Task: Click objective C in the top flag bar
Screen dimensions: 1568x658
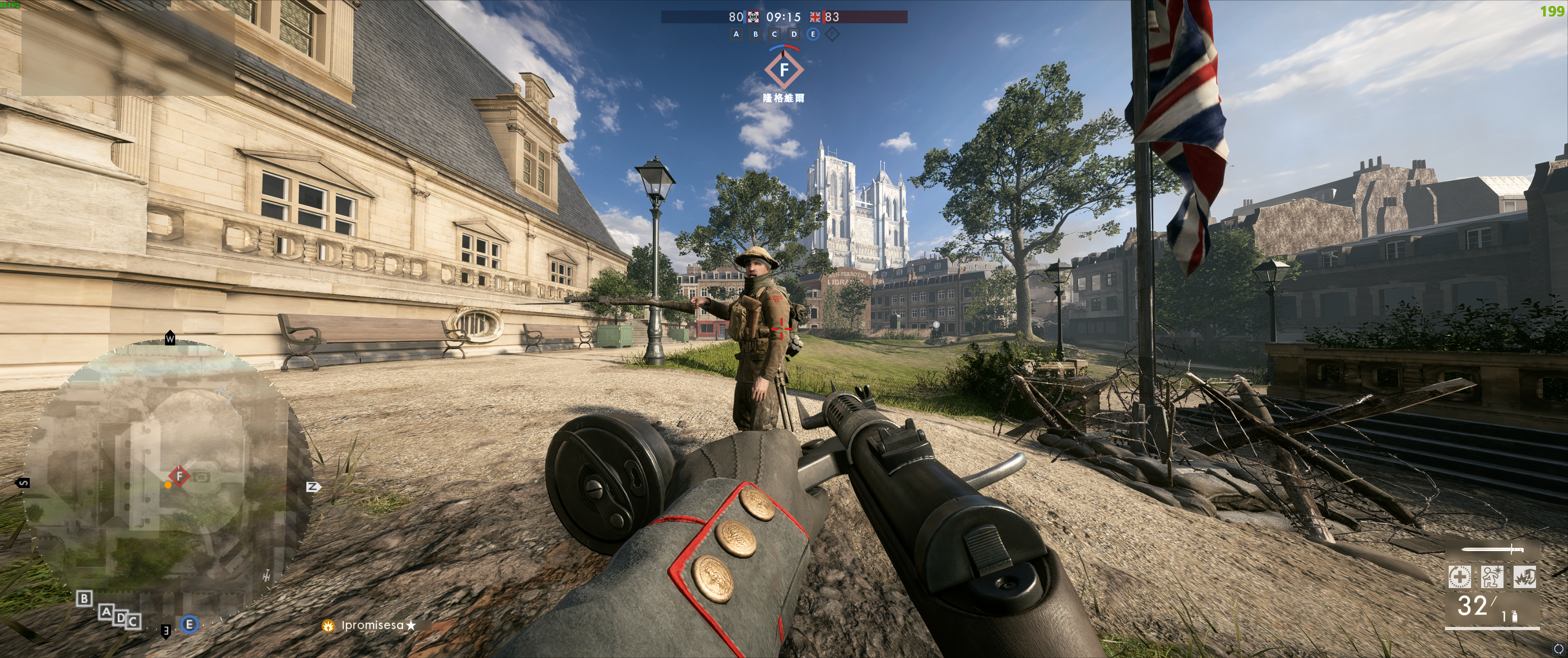Action: point(774,34)
